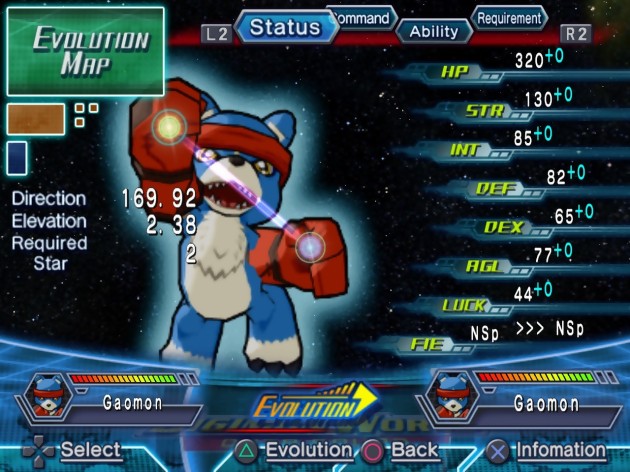The width and height of the screenshot is (630, 472).
Task: Show the Ability tab
Action: pos(434,31)
